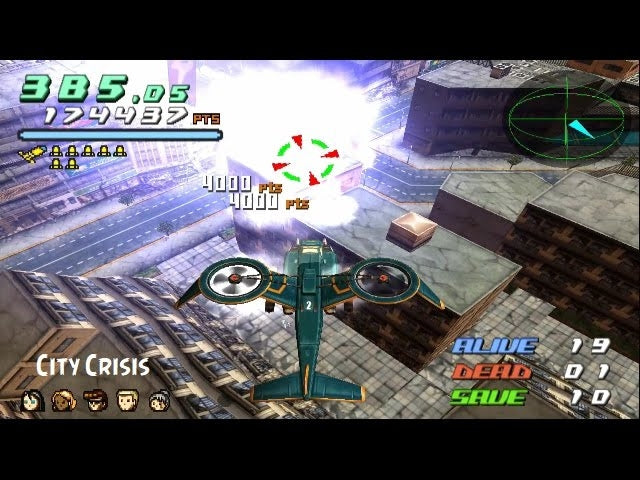Select the blond man portrait

tap(127, 401)
